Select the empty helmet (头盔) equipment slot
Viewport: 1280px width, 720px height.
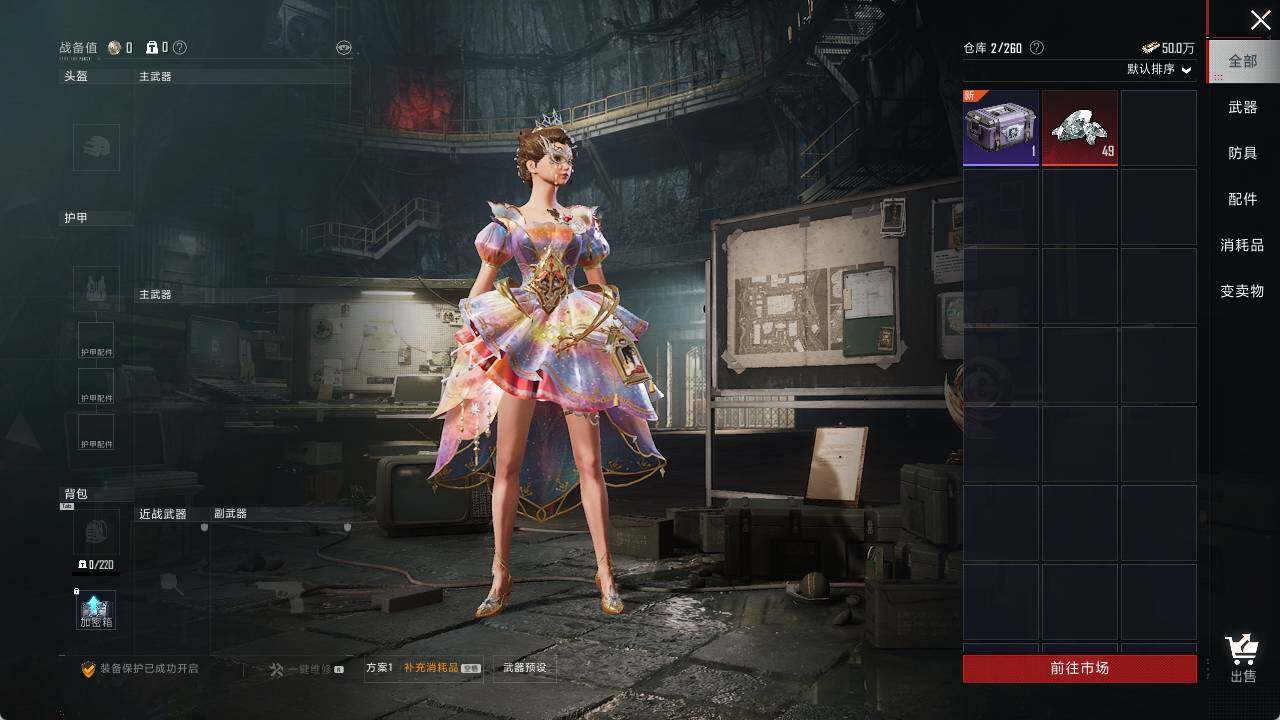pos(96,147)
